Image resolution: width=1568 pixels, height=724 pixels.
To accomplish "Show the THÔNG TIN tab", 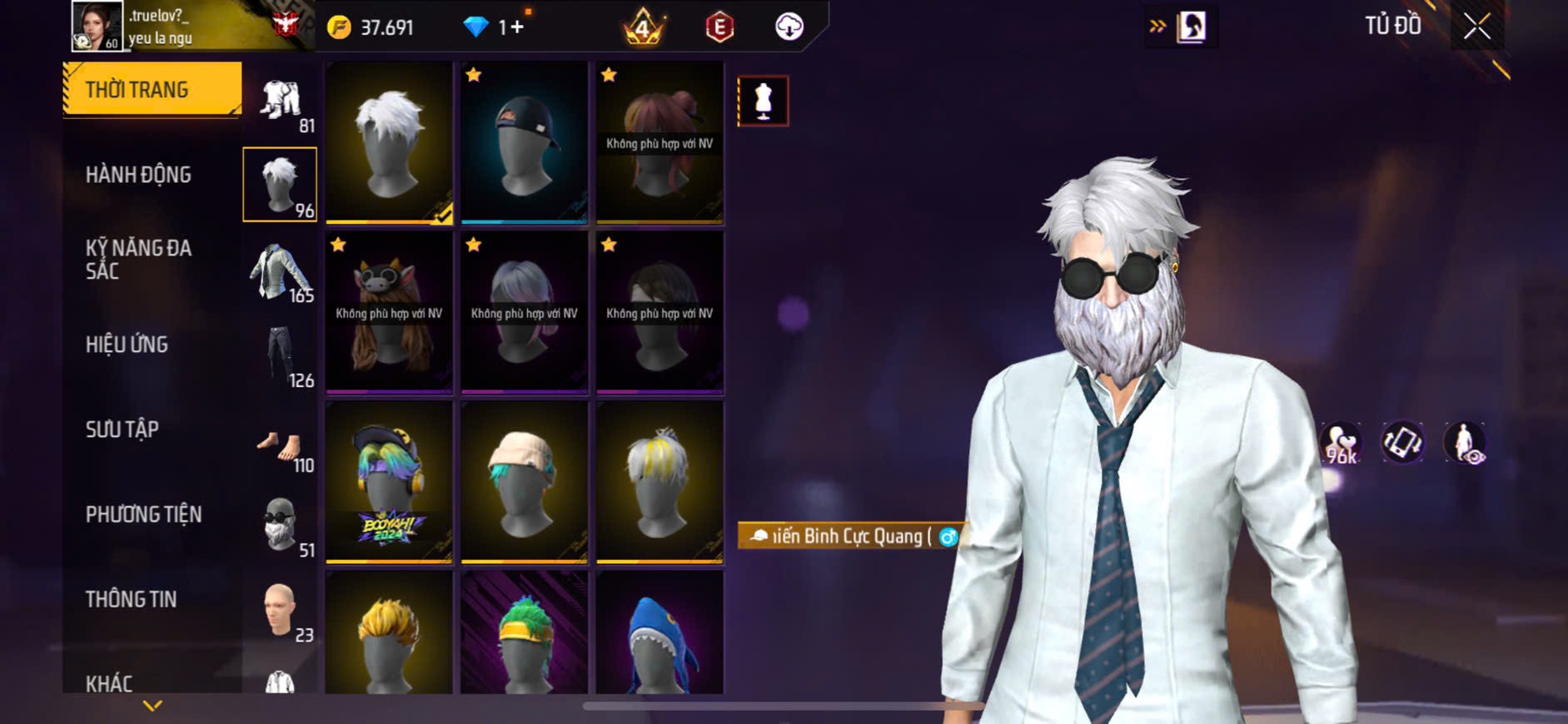I will tap(131, 599).
